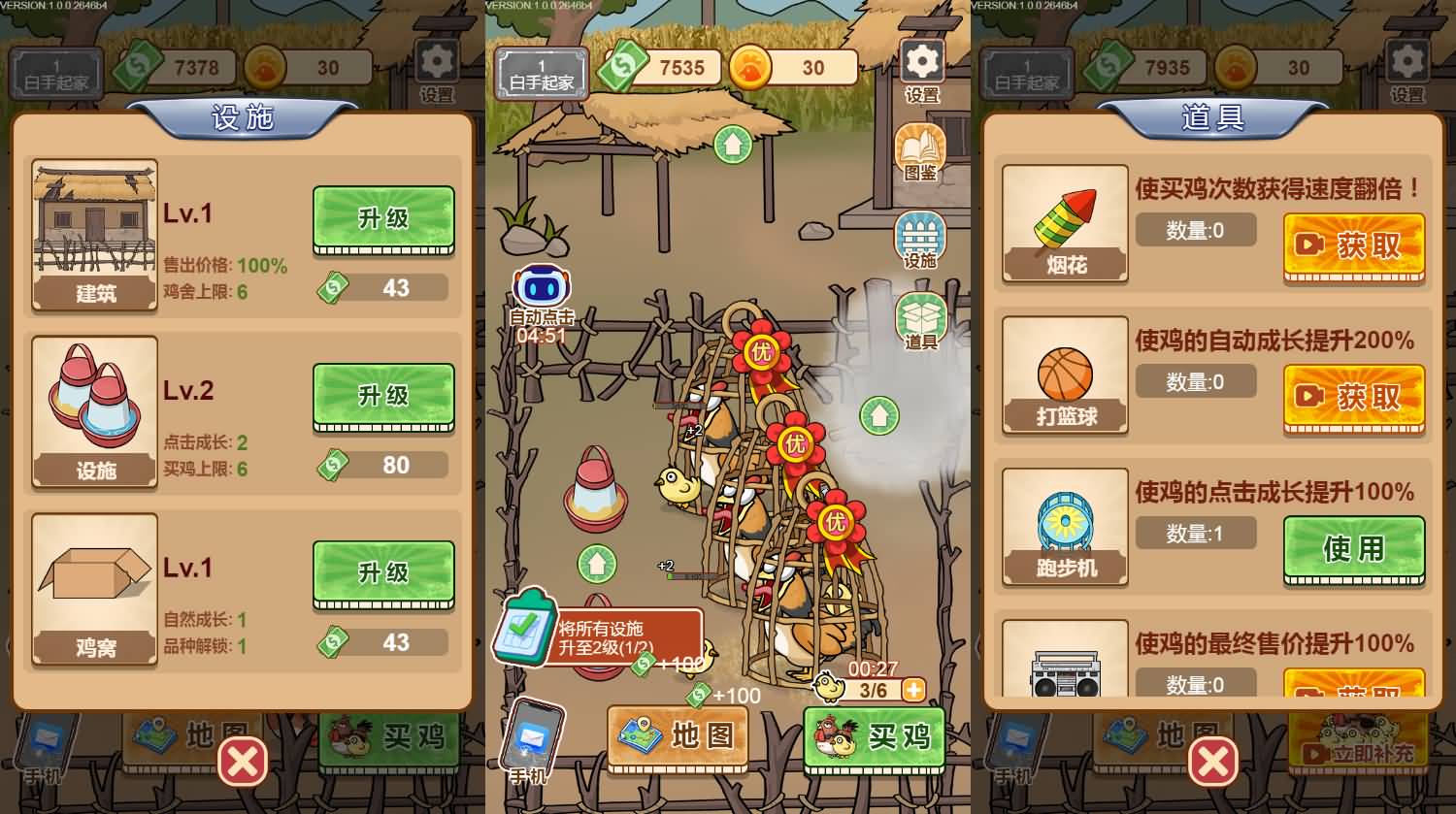Close the 设施 panel with red X

coord(243,764)
